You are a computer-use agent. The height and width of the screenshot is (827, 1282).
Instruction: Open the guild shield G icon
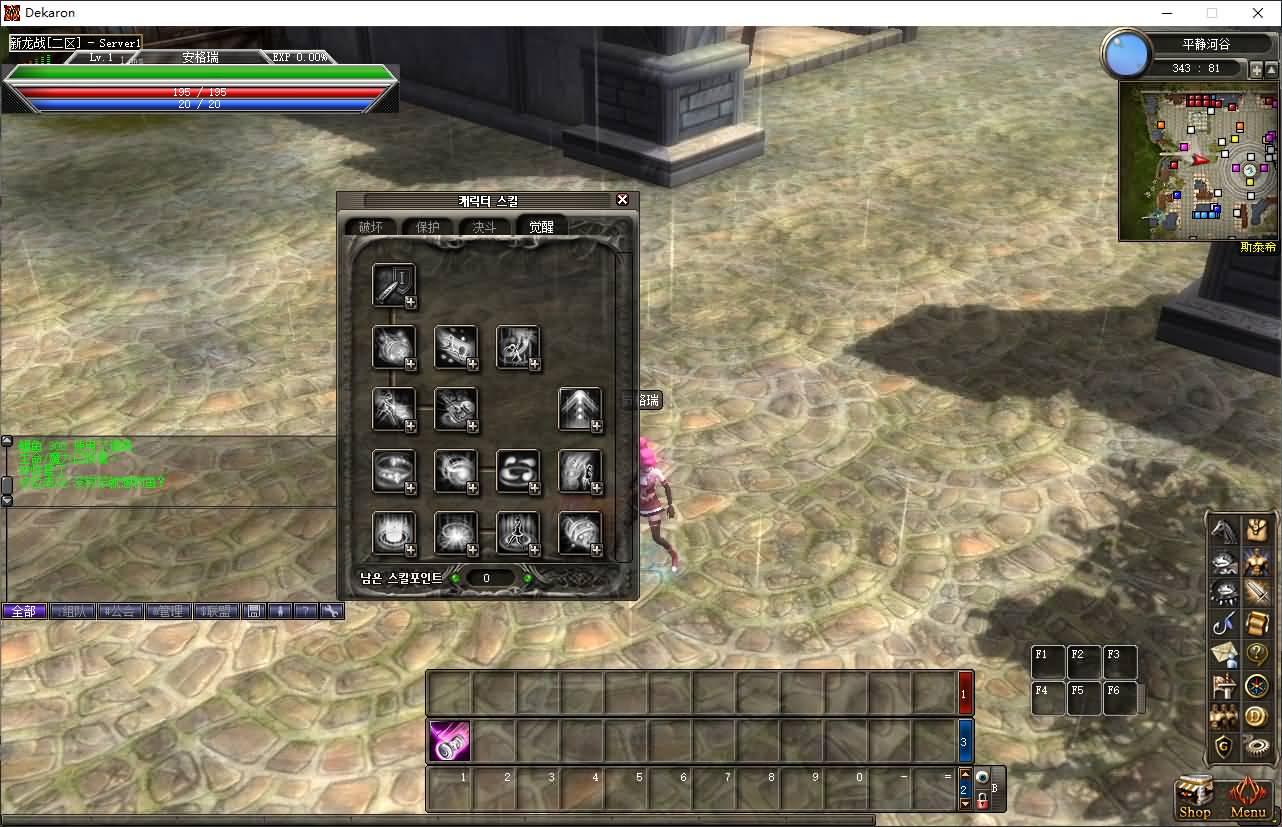(x=1224, y=747)
